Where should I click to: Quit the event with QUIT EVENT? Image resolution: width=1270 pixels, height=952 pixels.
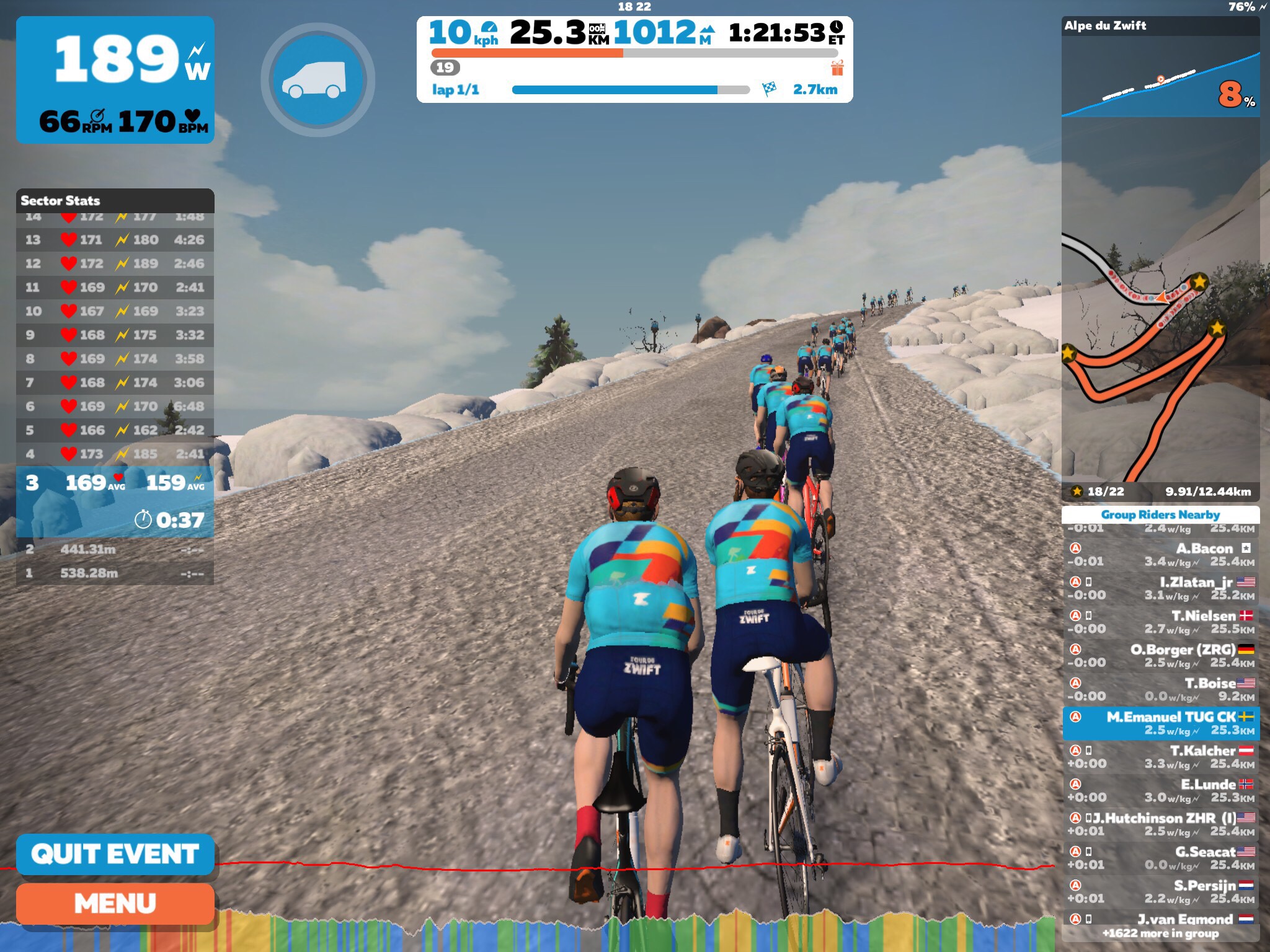point(115,854)
